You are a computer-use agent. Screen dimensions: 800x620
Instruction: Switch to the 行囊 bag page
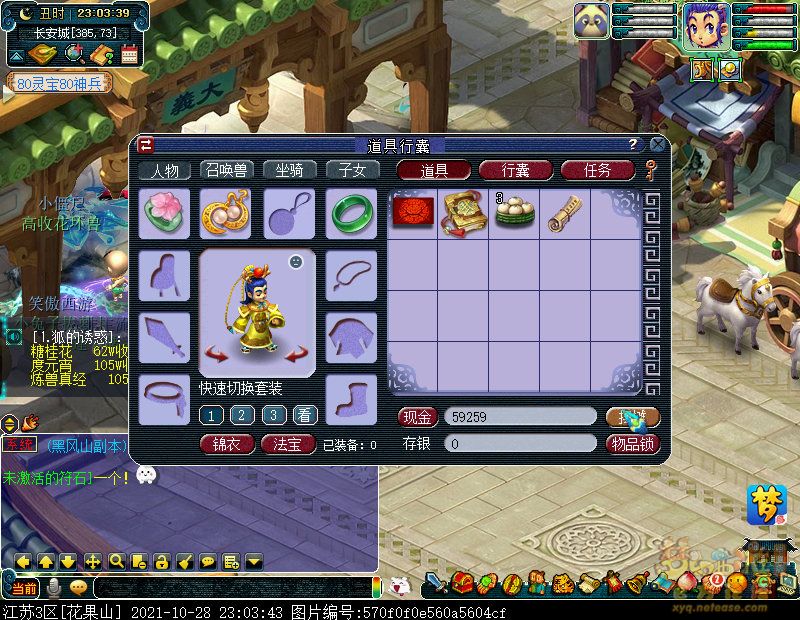515,170
